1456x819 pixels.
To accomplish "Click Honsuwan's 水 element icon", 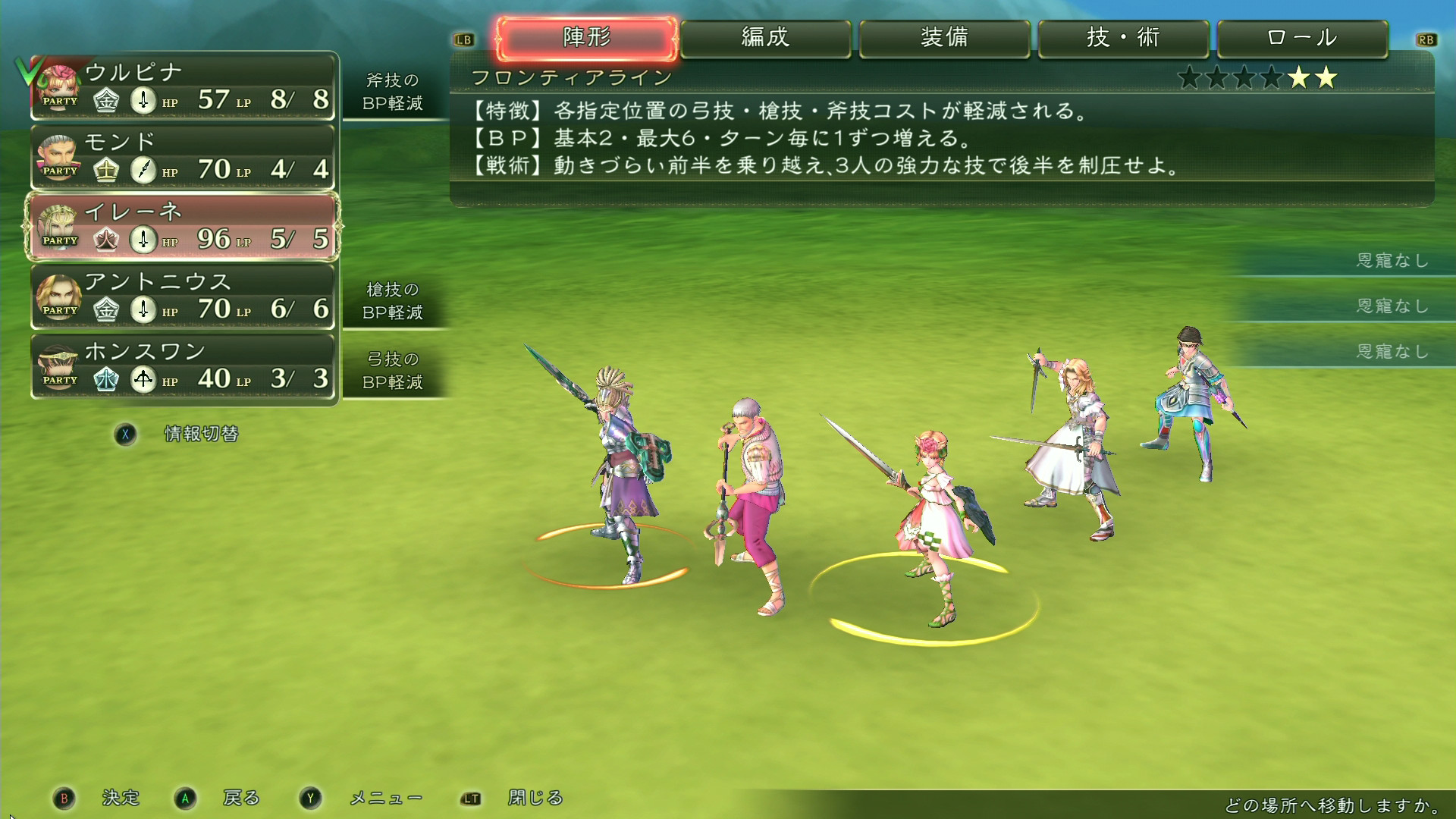I will [x=107, y=378].
